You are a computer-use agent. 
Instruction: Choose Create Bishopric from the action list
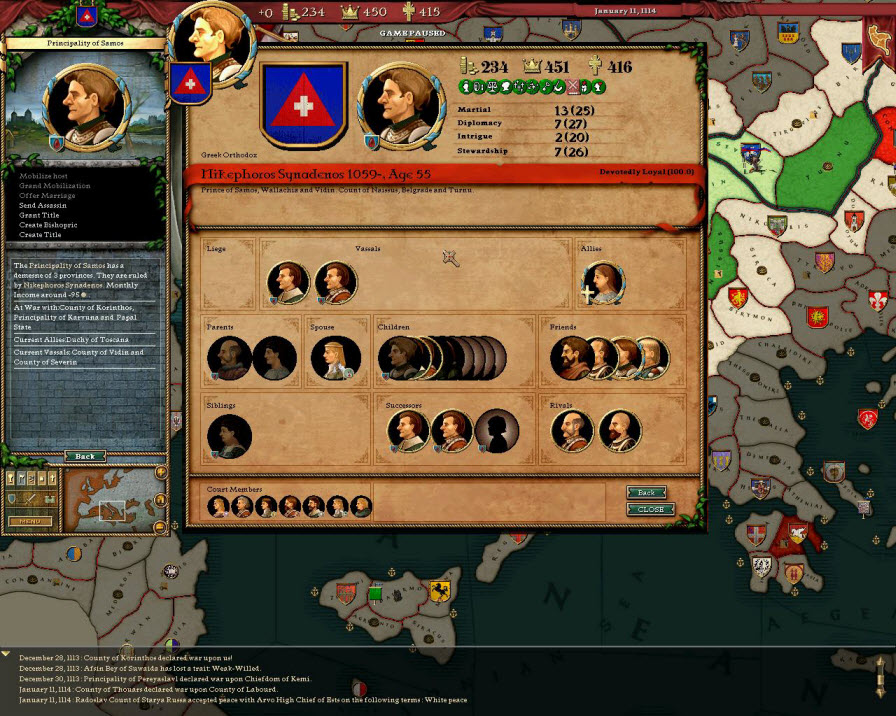click(48, 225)
